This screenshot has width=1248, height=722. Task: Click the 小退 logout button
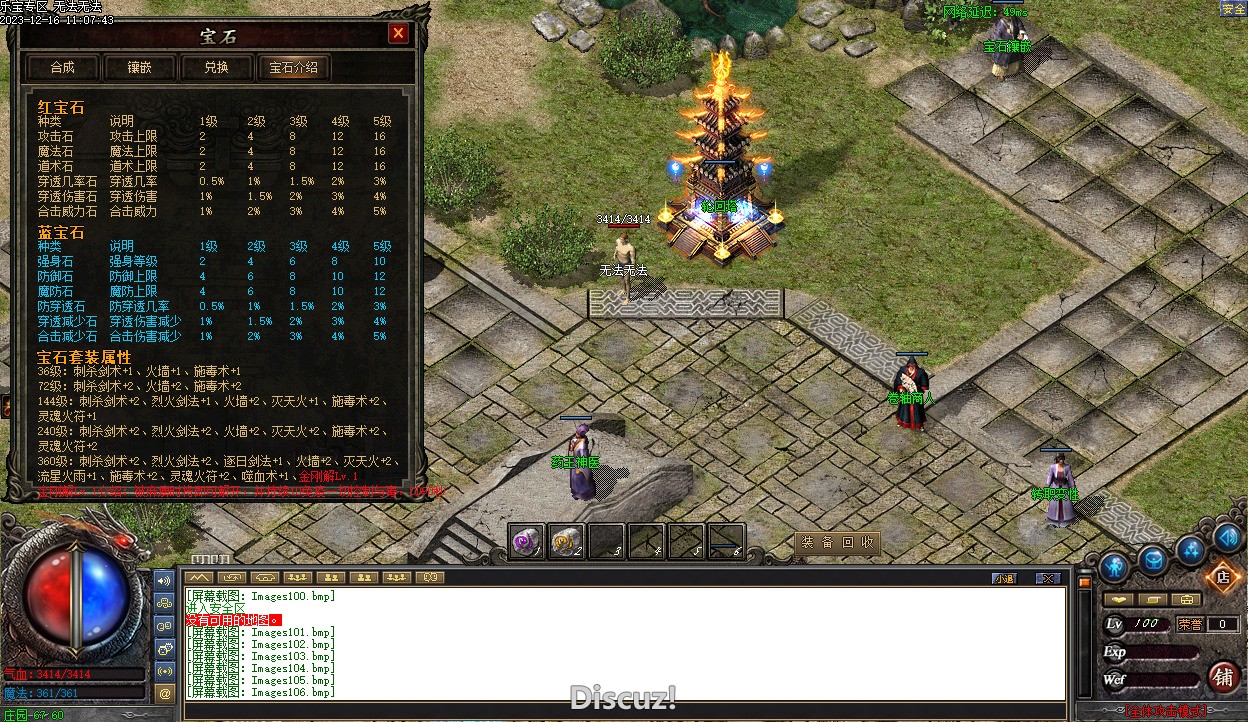click(x=1004, y=578)
